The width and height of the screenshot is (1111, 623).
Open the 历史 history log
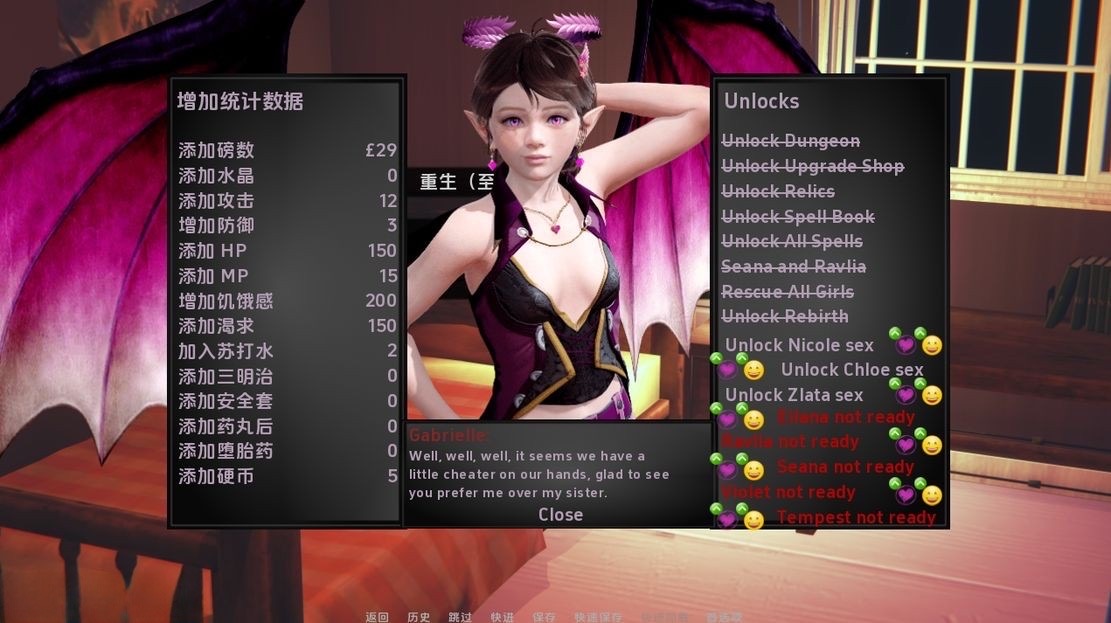tap(419, 617)
